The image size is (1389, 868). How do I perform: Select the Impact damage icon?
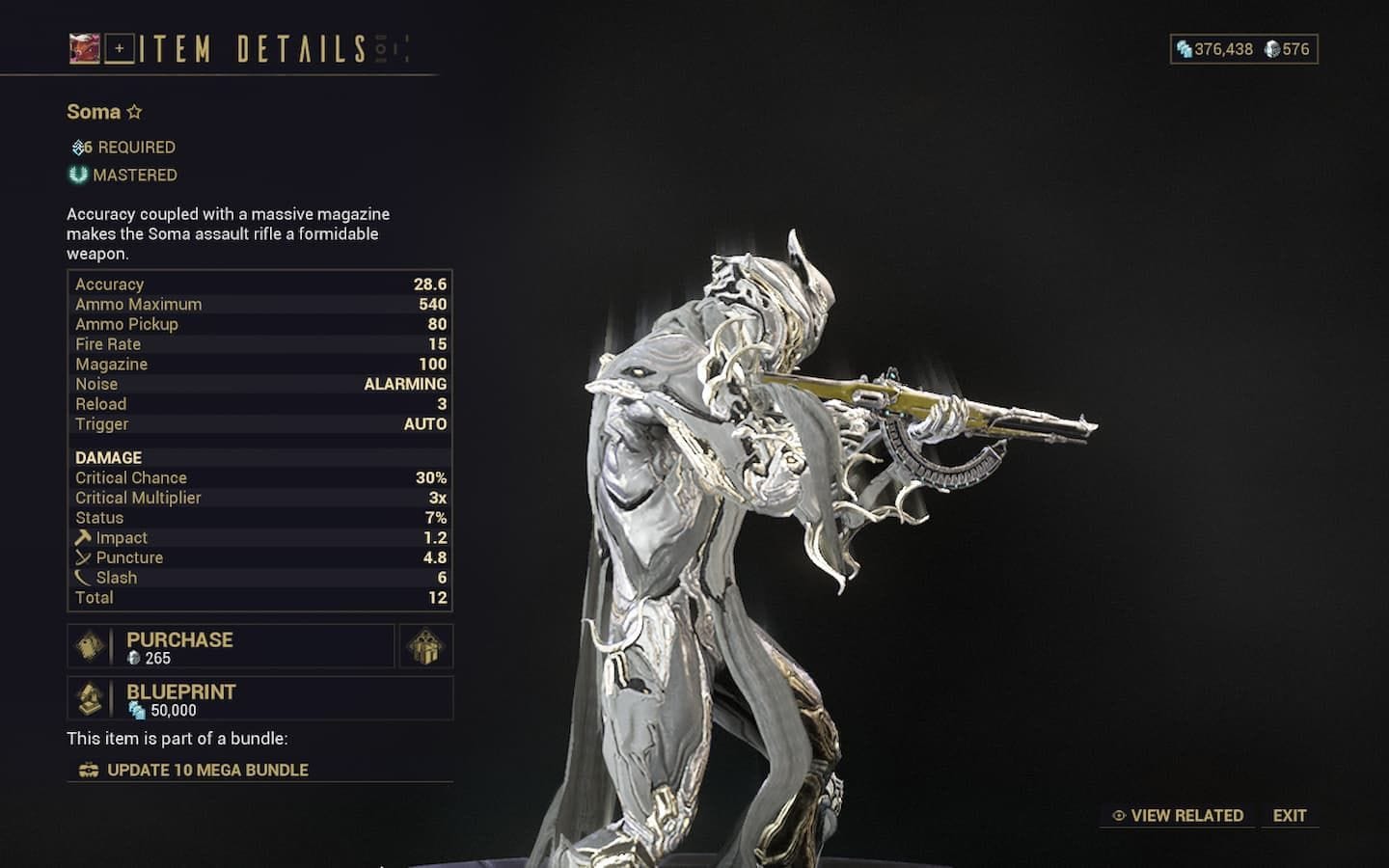point(83,537)
